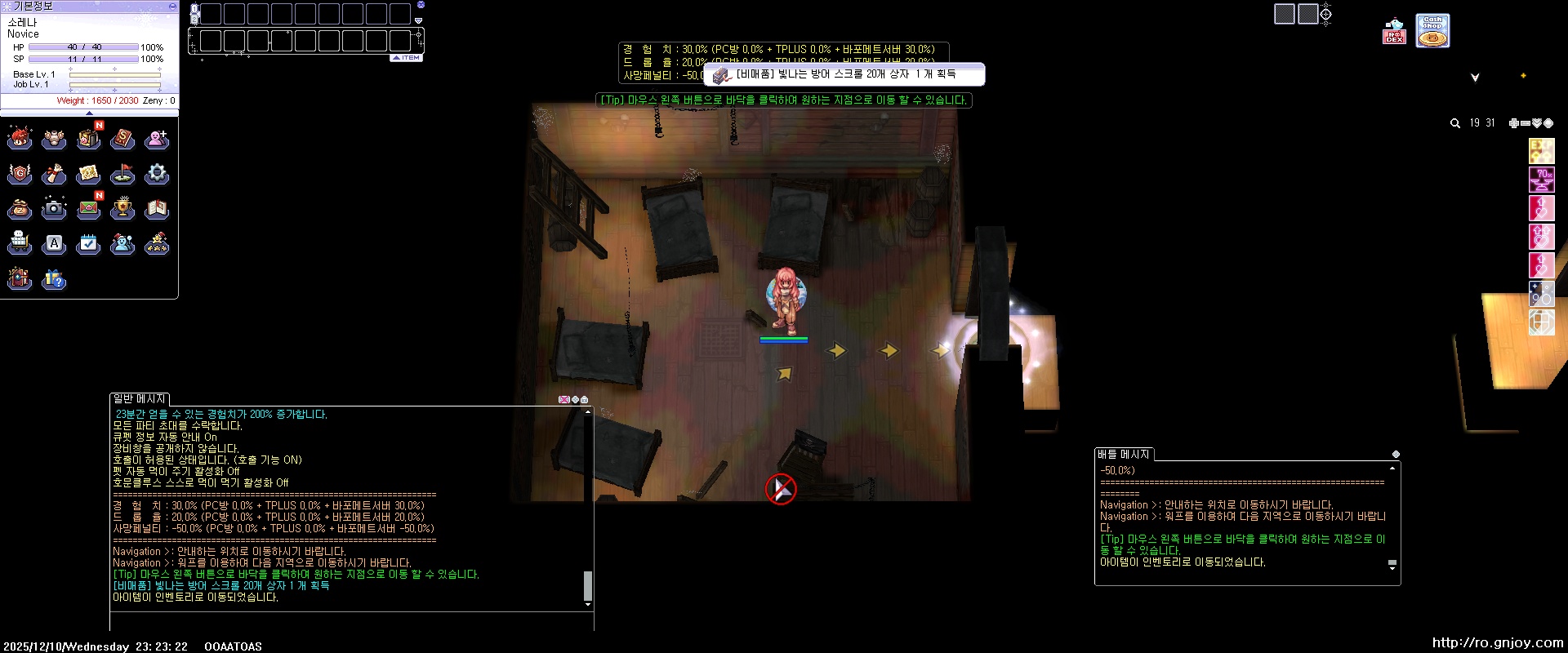The height and width of the screenshot is (653, 1568).
Task: Open the world map parchment icon
Action: point(88,174)
